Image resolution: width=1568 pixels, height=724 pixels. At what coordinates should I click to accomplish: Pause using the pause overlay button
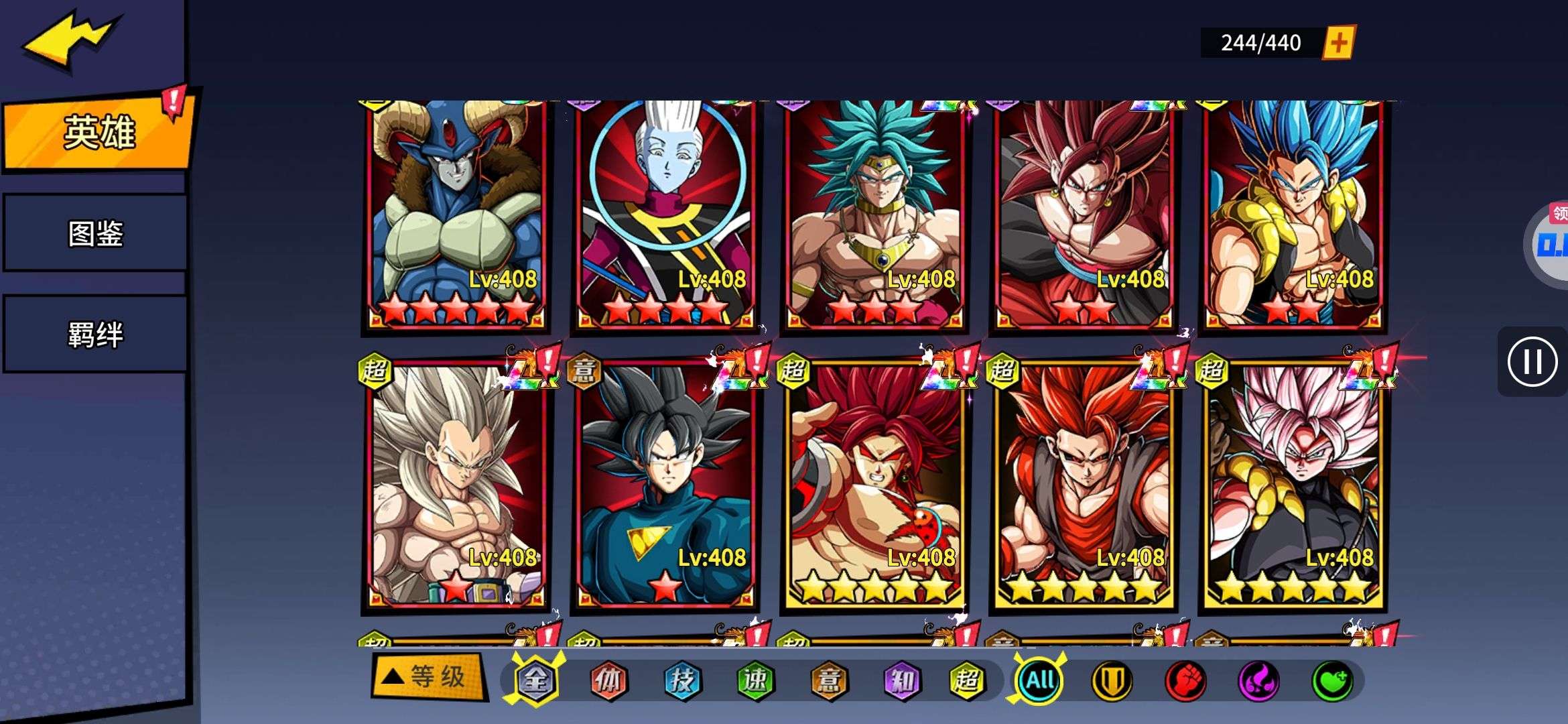1532,362
